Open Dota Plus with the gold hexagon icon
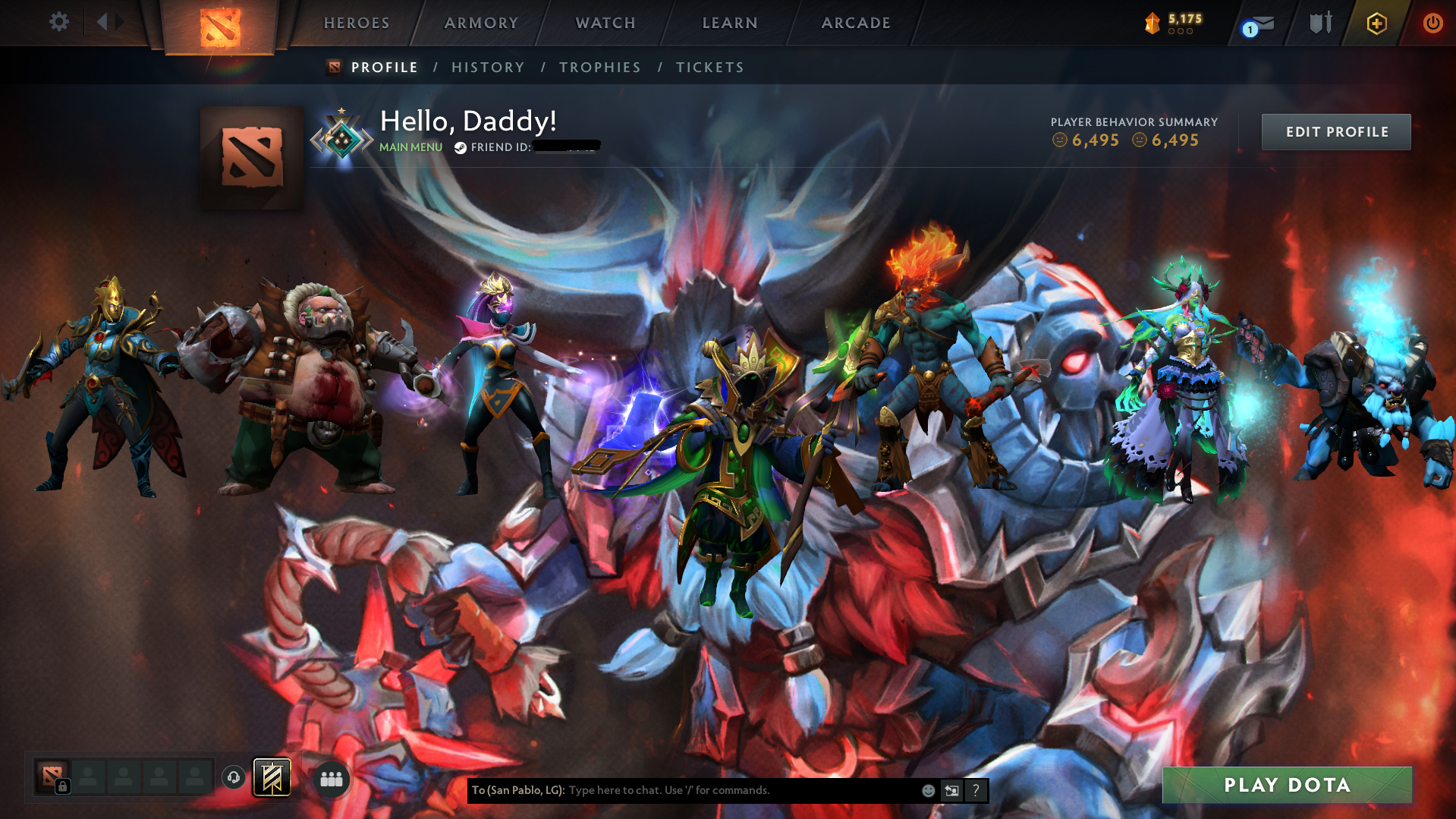This screenshot has height=819, width=1456. (1377, 23)
